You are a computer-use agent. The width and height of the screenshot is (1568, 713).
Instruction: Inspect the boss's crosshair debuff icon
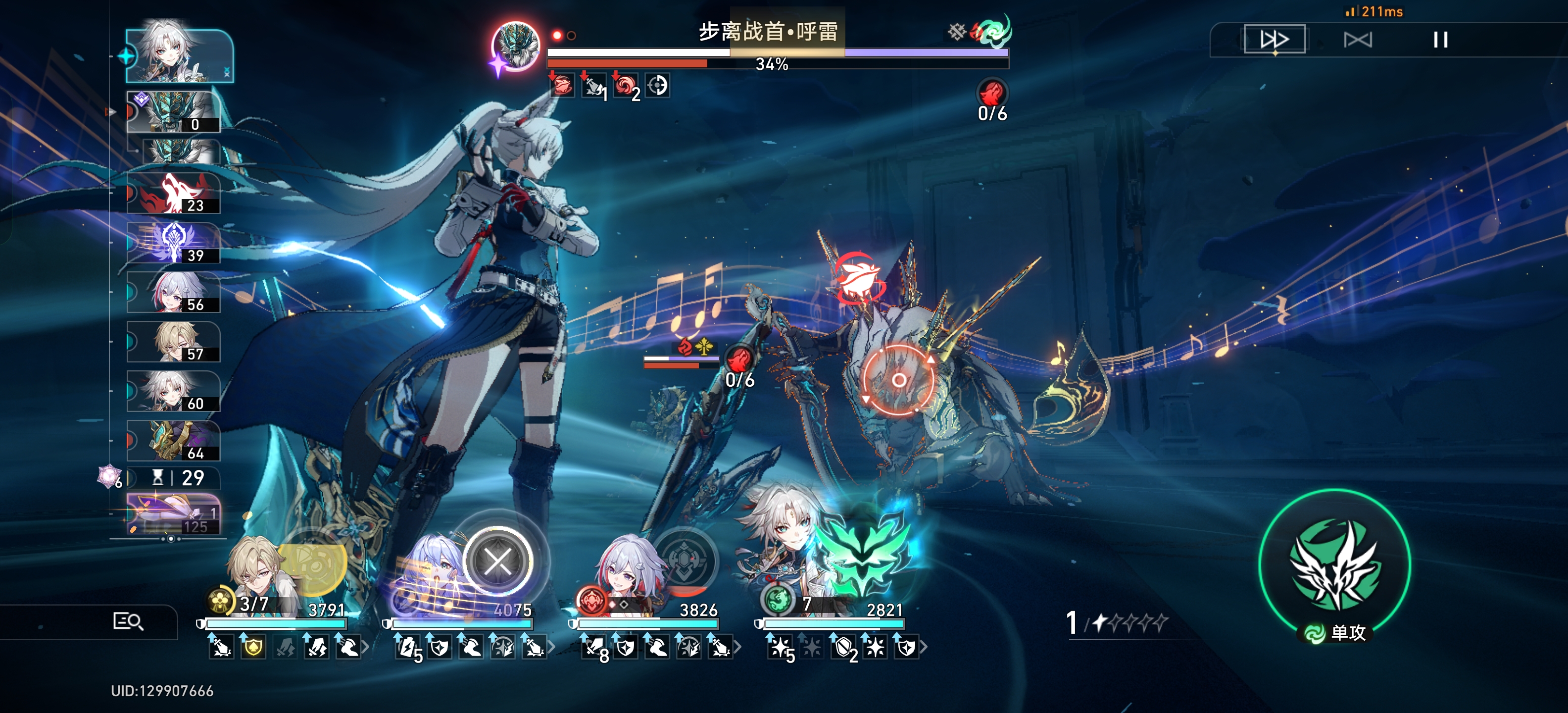point(657,85)
